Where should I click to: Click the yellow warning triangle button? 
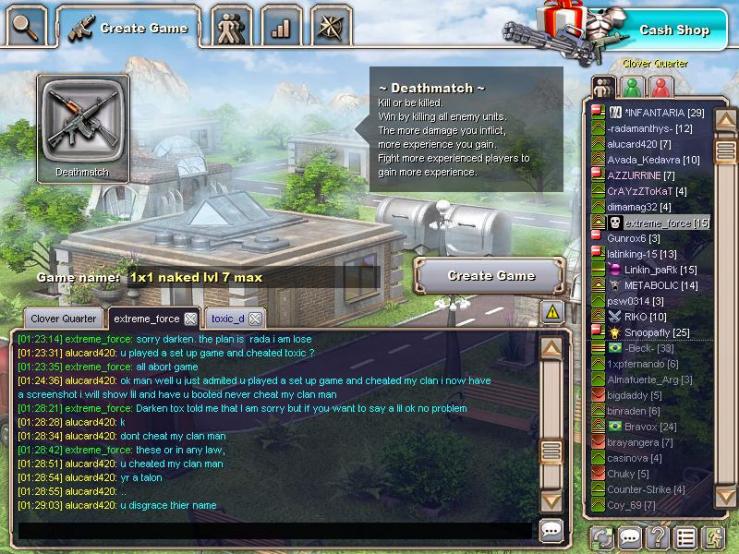click(x=552, y=312)
